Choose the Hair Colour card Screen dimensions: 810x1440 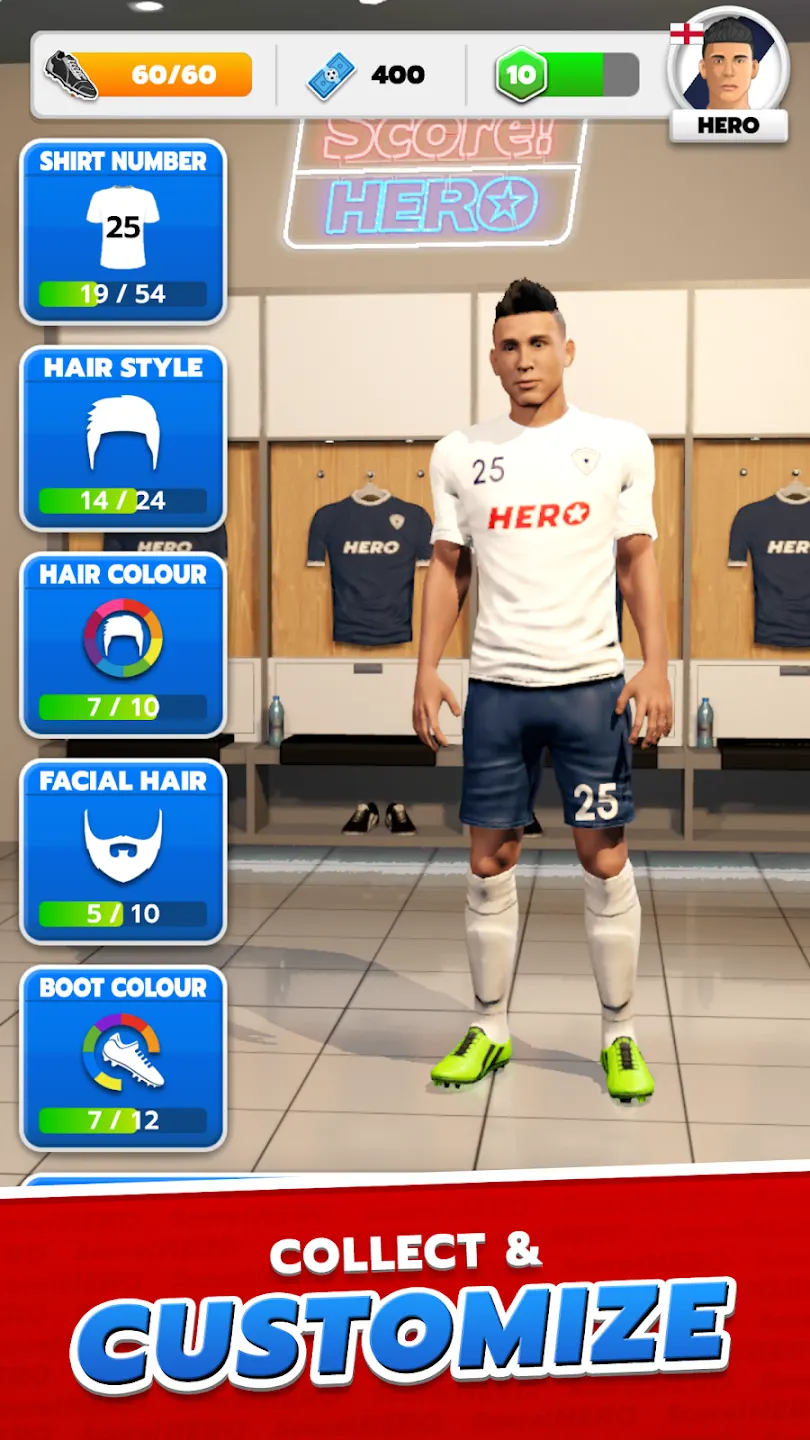[x=123, y=645]
